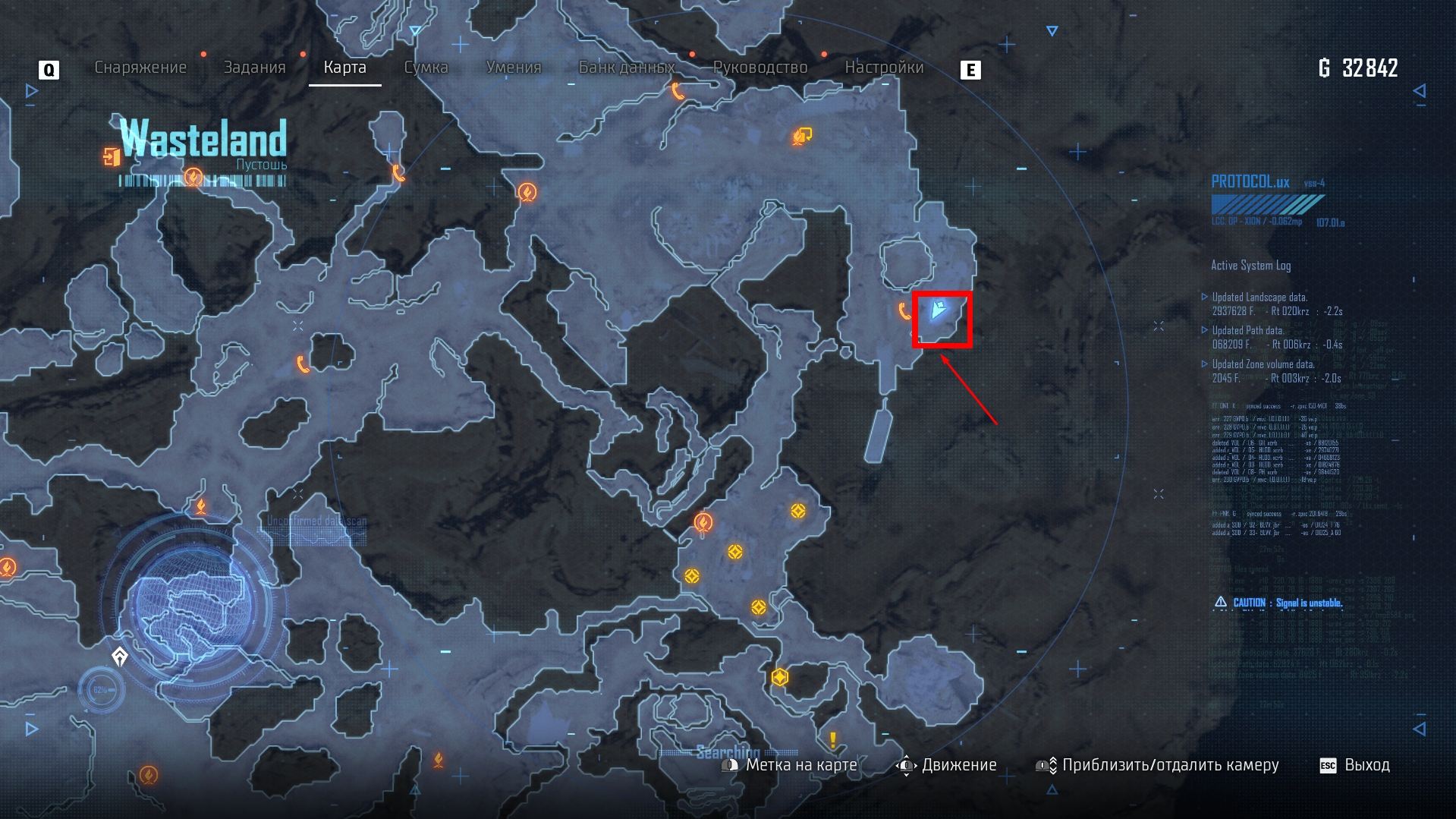Click the orange exit icon beside Wasteland
The image size is (1456, 819).
(112, 157)
